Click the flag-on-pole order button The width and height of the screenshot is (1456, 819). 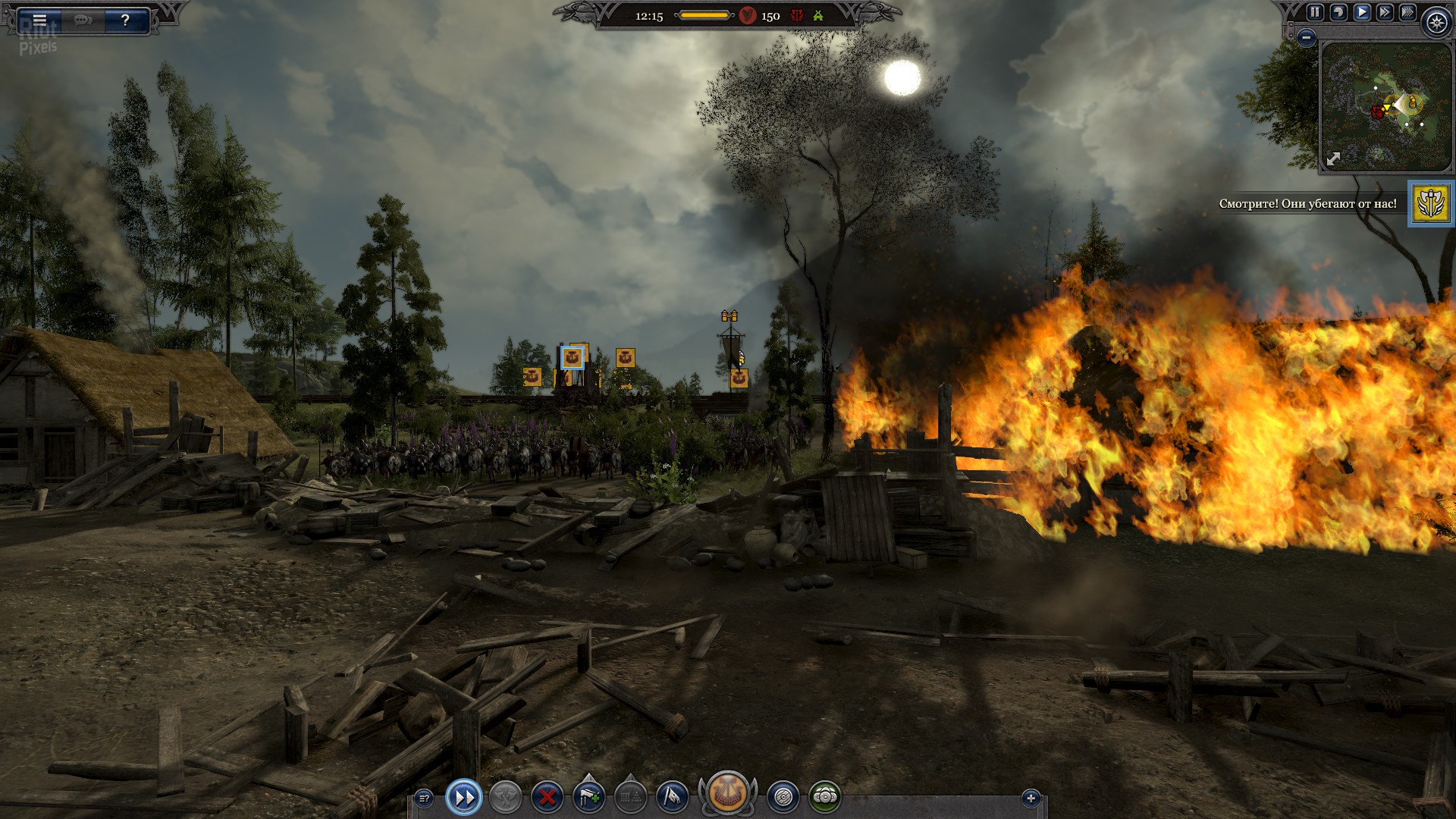(x=672, y=797)
